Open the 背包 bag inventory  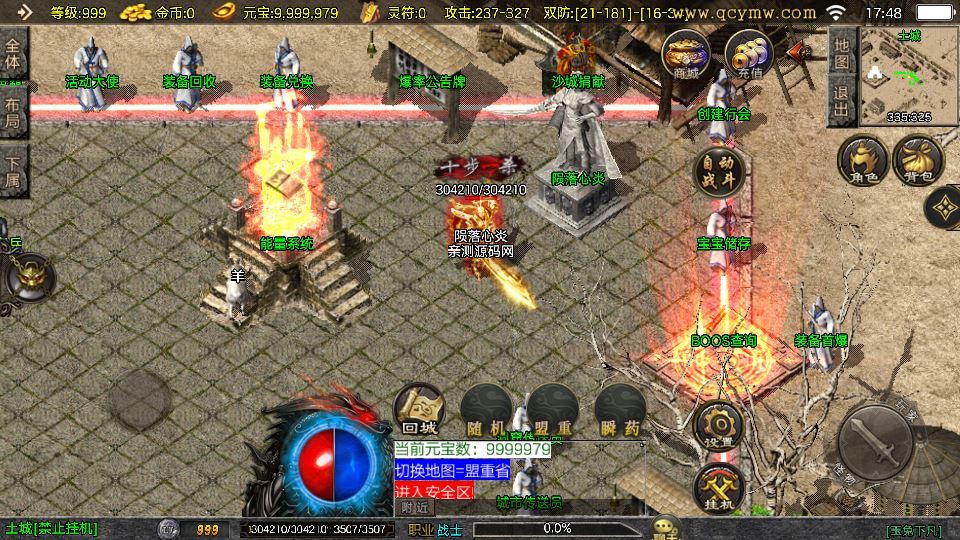click(x=918, y=161)
